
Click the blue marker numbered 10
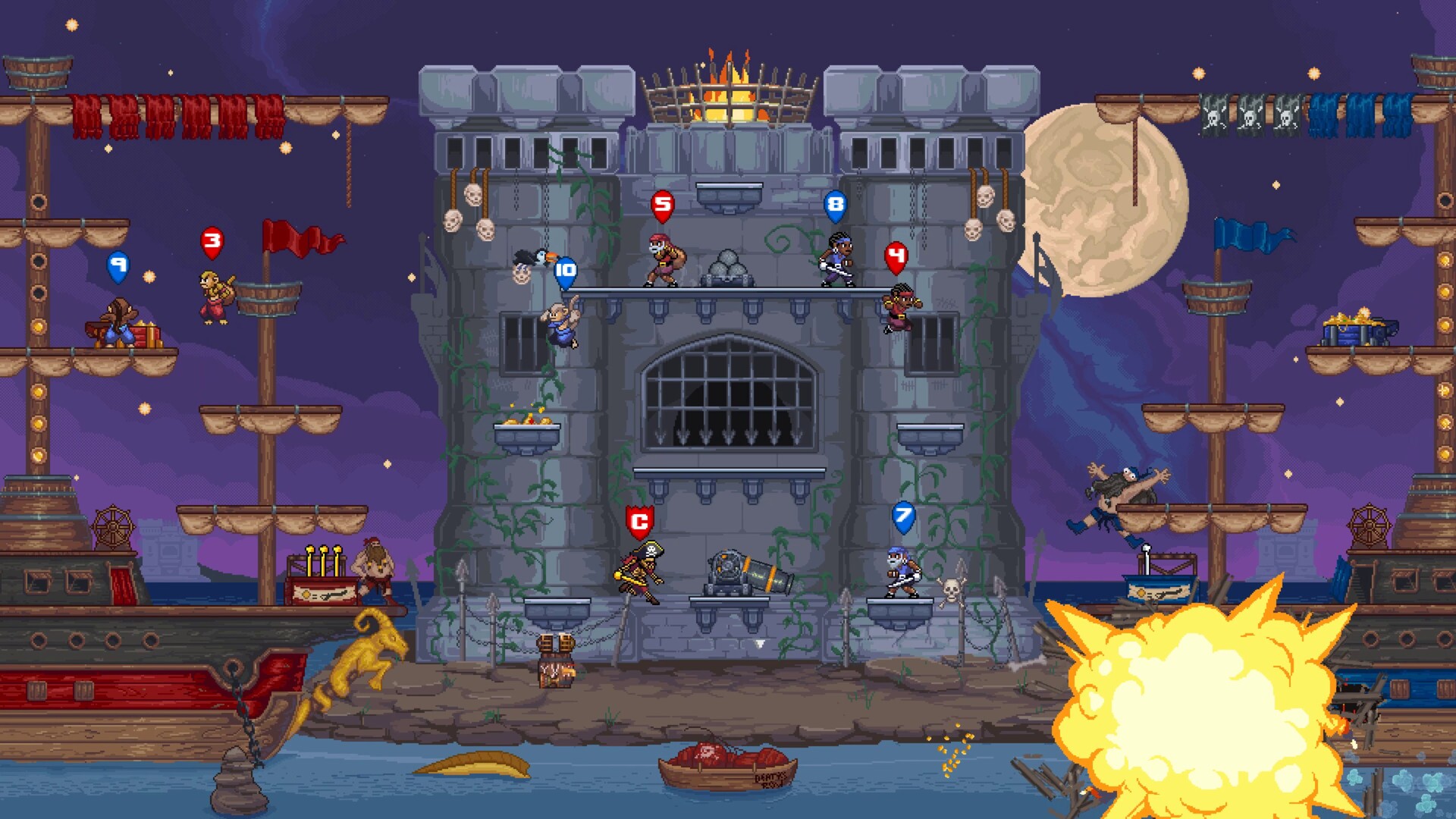[564, 269]
